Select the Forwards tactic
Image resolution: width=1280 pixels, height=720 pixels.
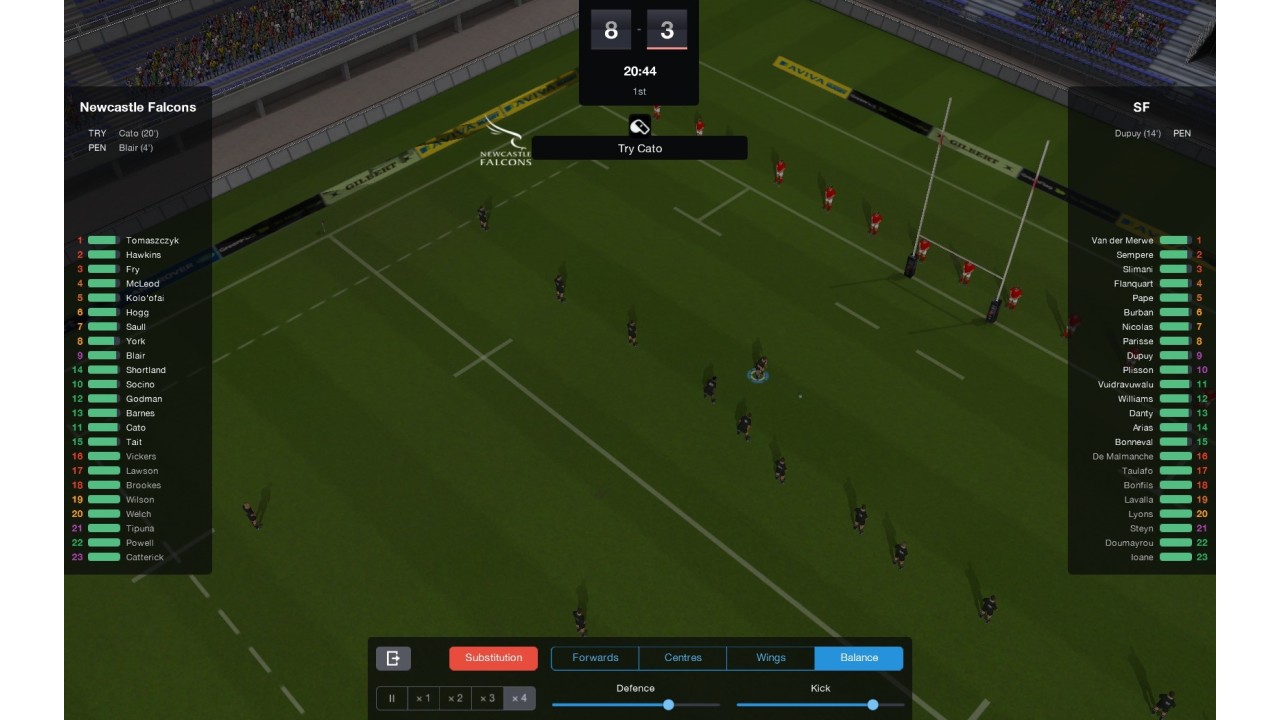(x=595, y=658)
